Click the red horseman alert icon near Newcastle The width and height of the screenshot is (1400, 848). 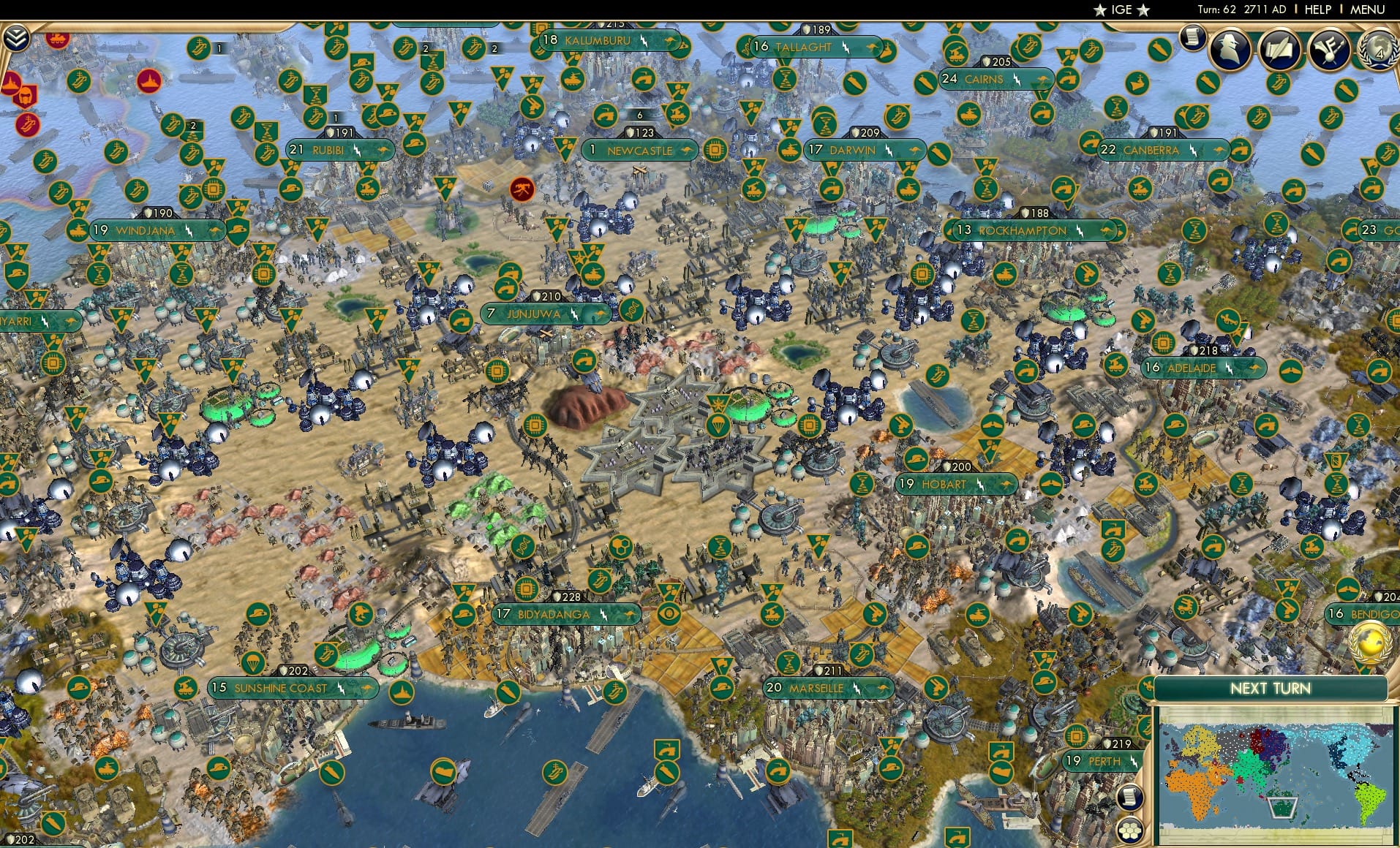522,190
